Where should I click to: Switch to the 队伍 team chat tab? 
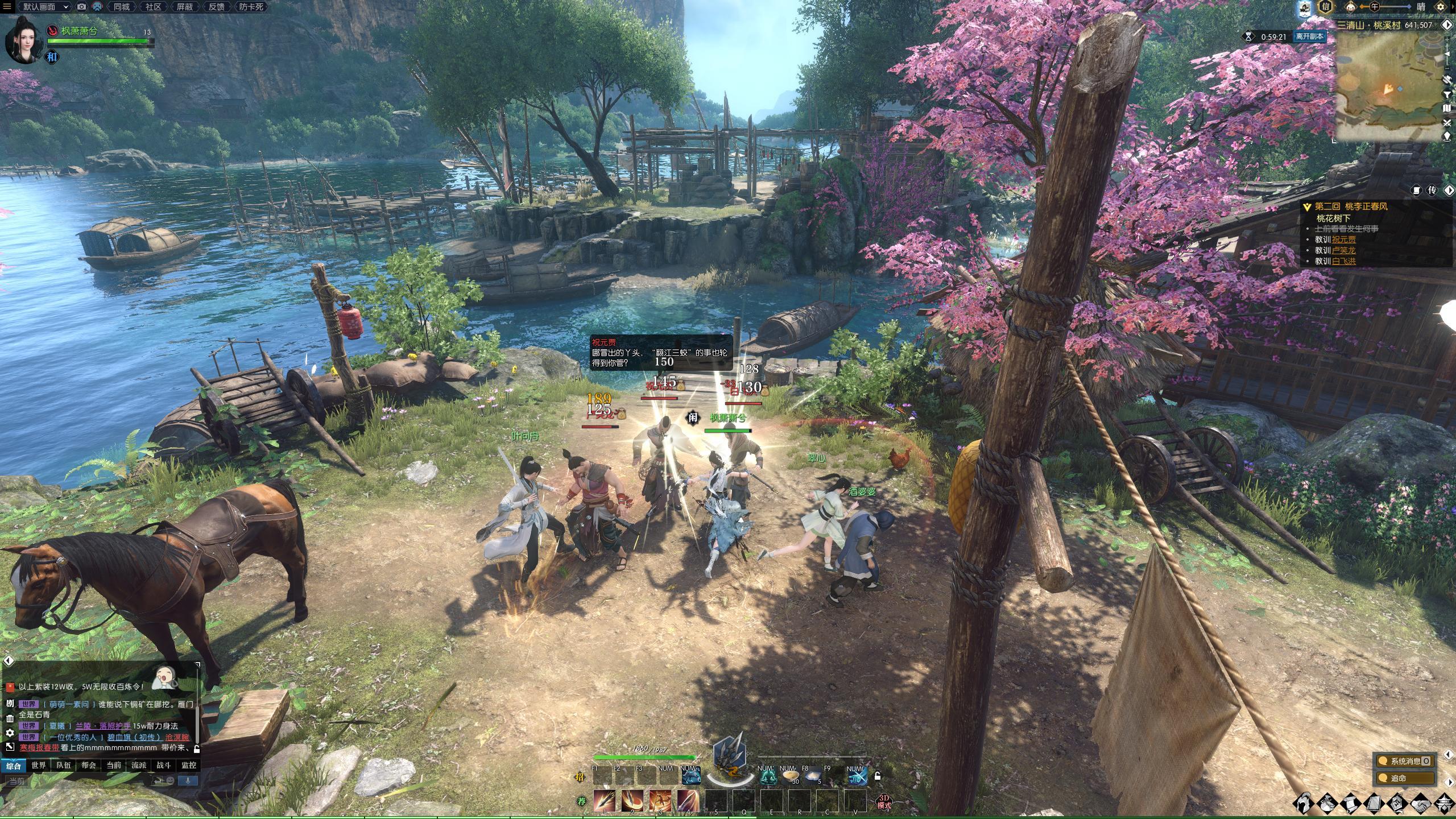click(x=64, y=766)
